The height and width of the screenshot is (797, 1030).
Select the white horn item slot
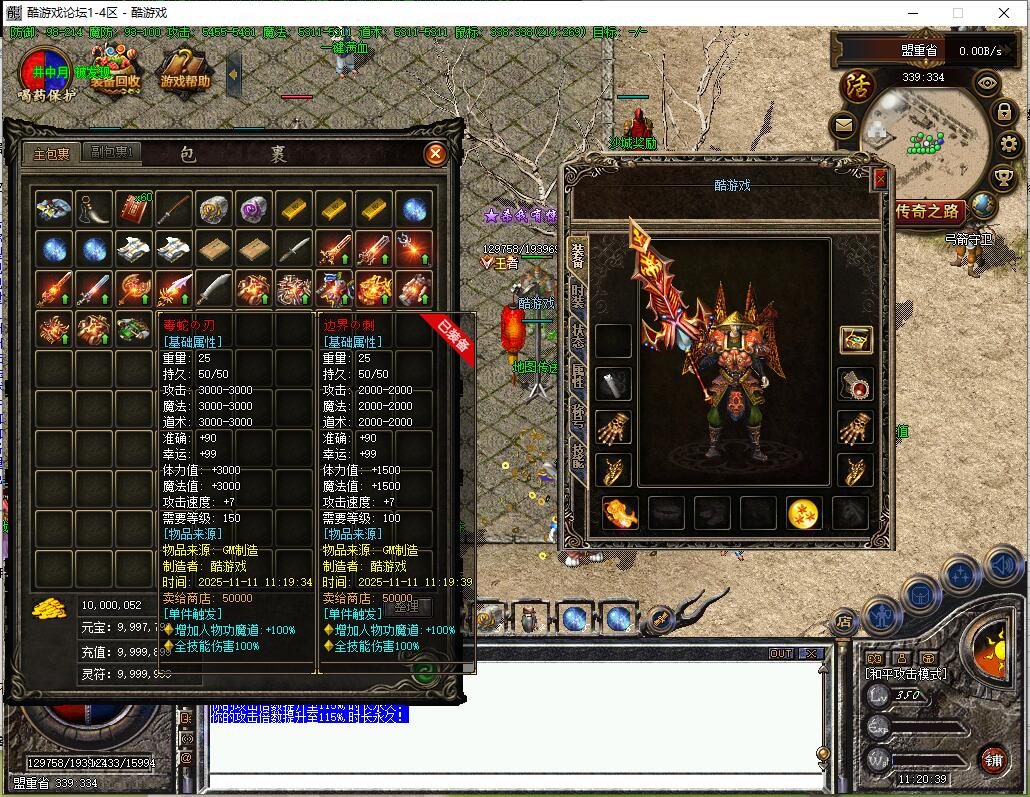94,209
